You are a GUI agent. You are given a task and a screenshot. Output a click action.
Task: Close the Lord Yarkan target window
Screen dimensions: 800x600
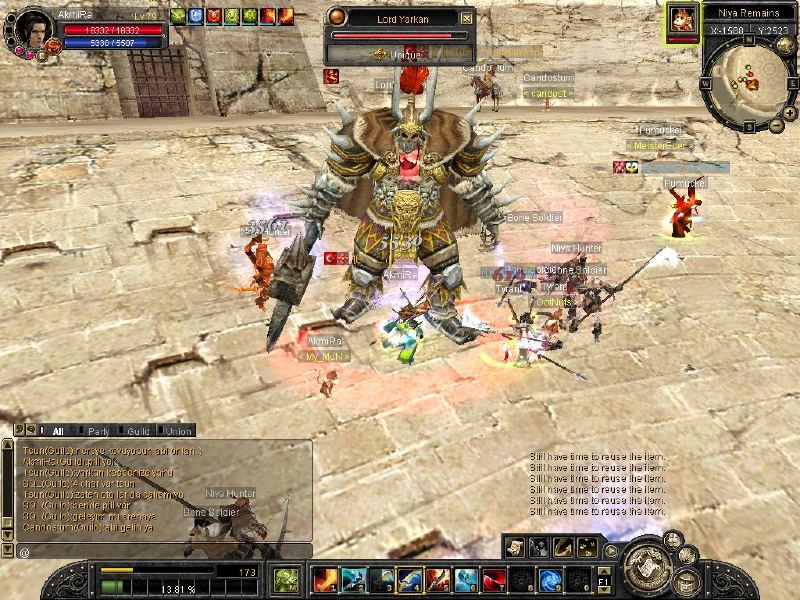point(467,18)
